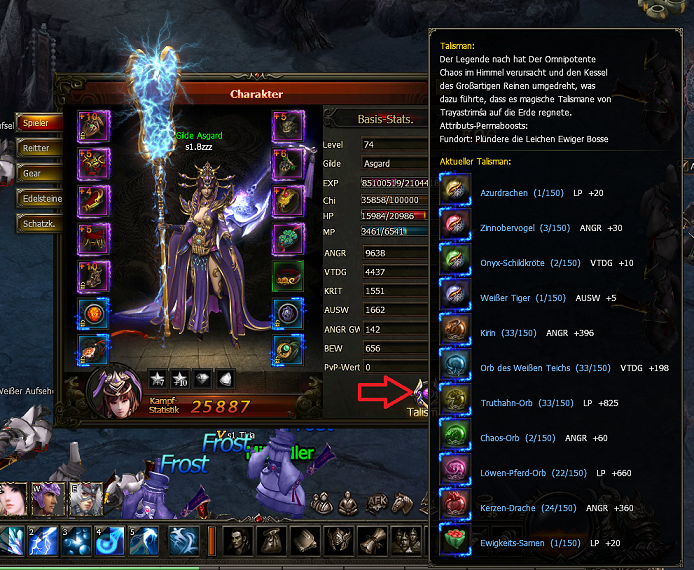Image resolution: width=694 pixels, height=570 pixels.
Task: Open the Schatzk. tab
Action: [x=40, y=222]
